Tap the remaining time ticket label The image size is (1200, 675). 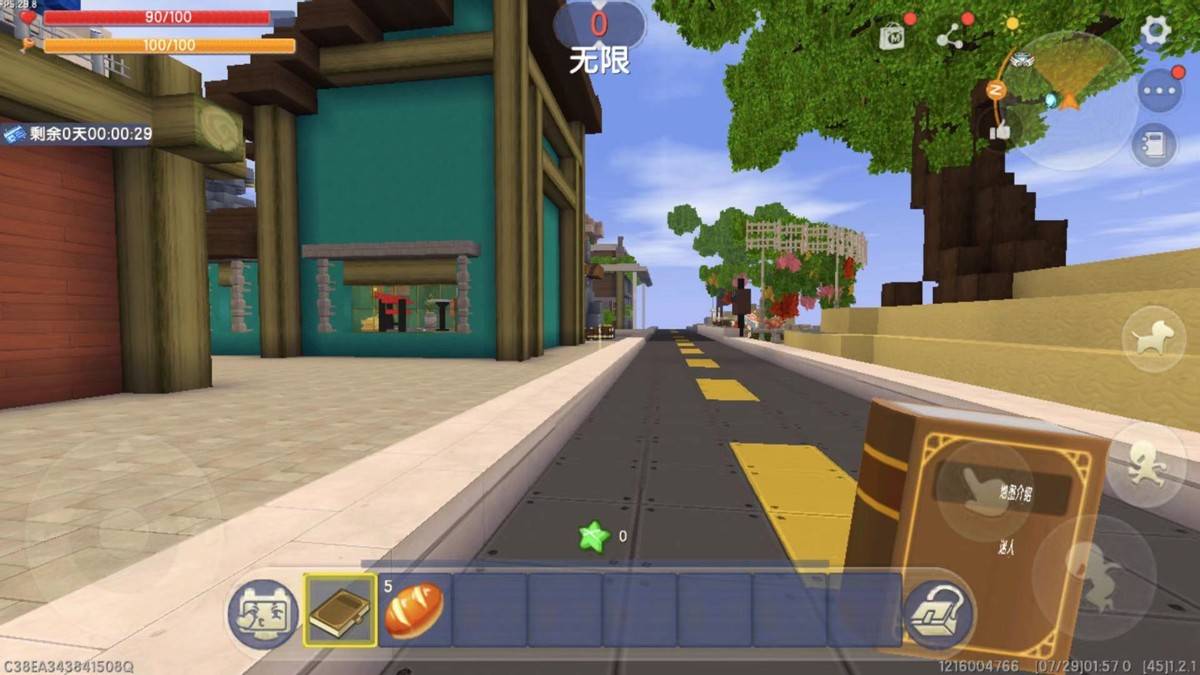tap(78, 134)
